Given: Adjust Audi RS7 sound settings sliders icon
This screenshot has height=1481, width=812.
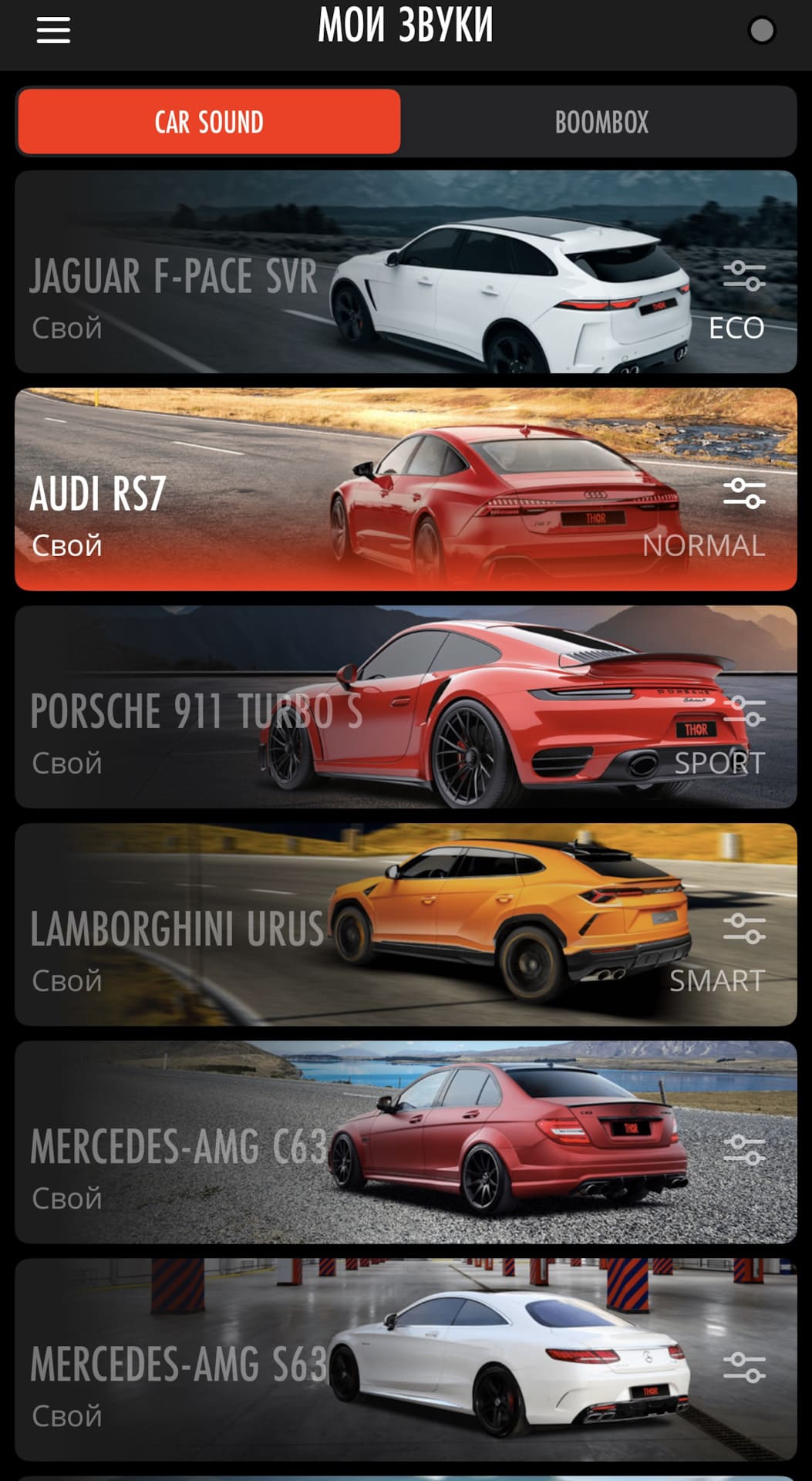Looking at the screenshot, I should [x=744, y=494].
